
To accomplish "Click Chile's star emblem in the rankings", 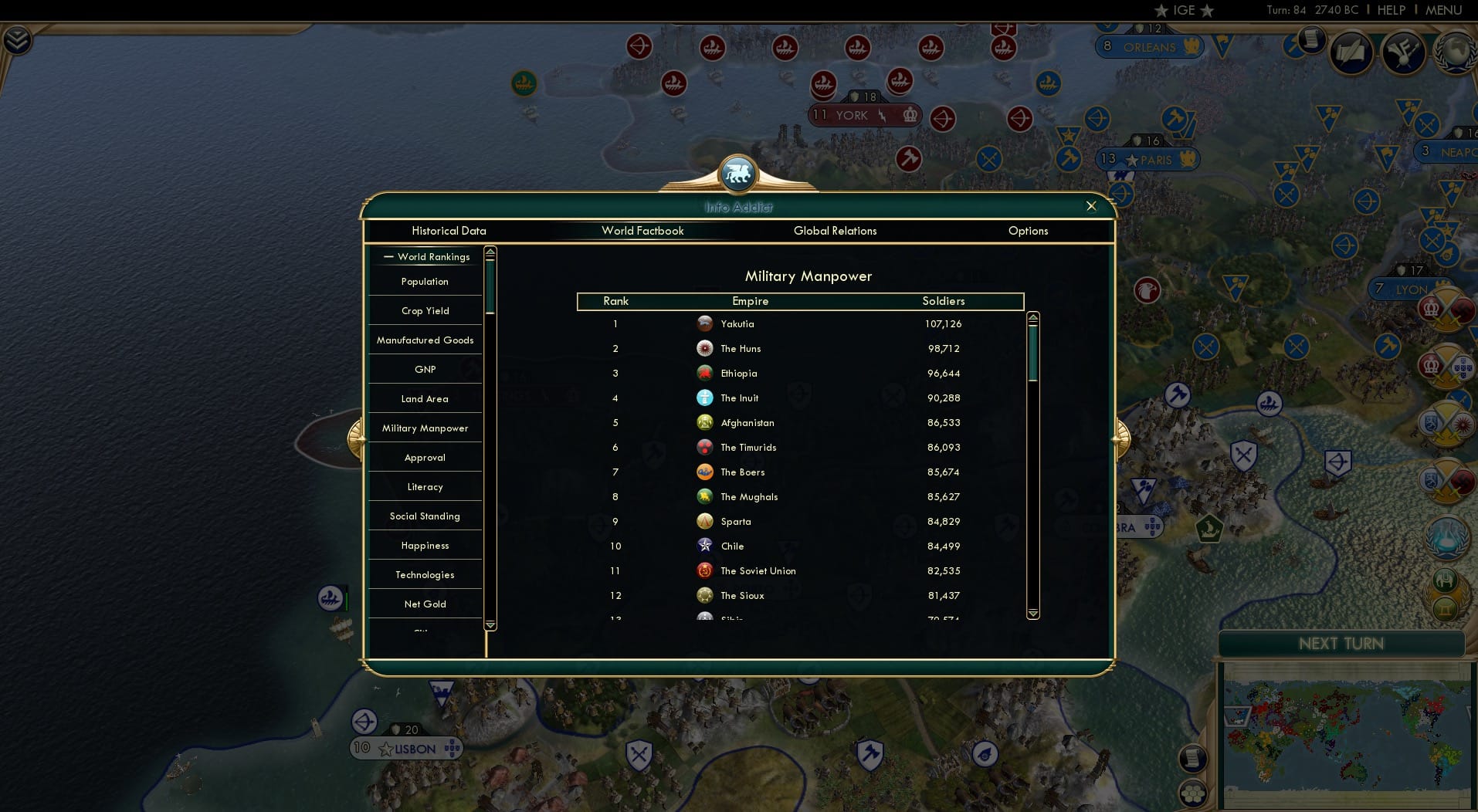I will (x=705, y=546).
